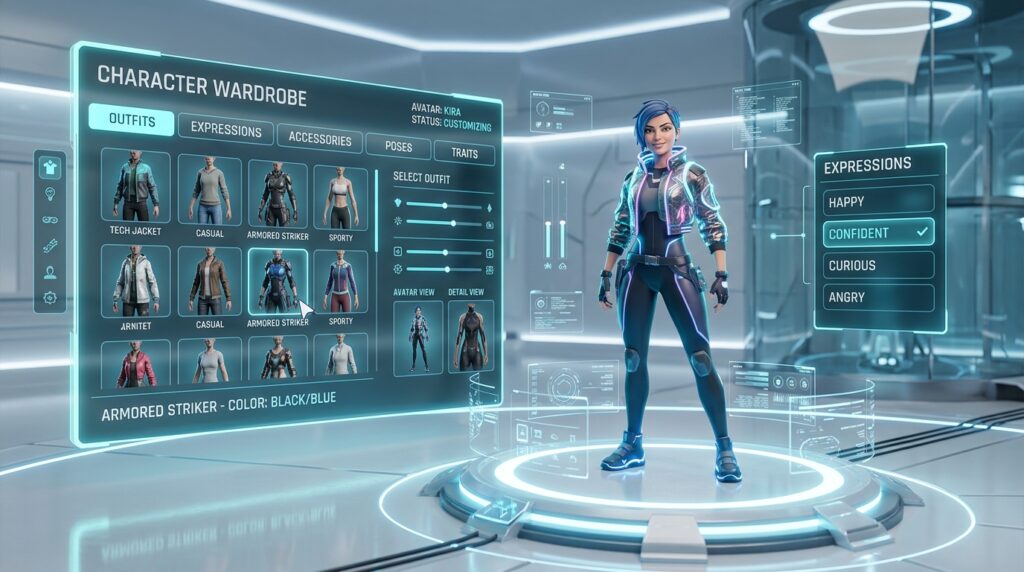Click the shirt icon in the sidebar
This screenshot has width=1024, height=572.
pyautogui.click(x=50, y=168)
